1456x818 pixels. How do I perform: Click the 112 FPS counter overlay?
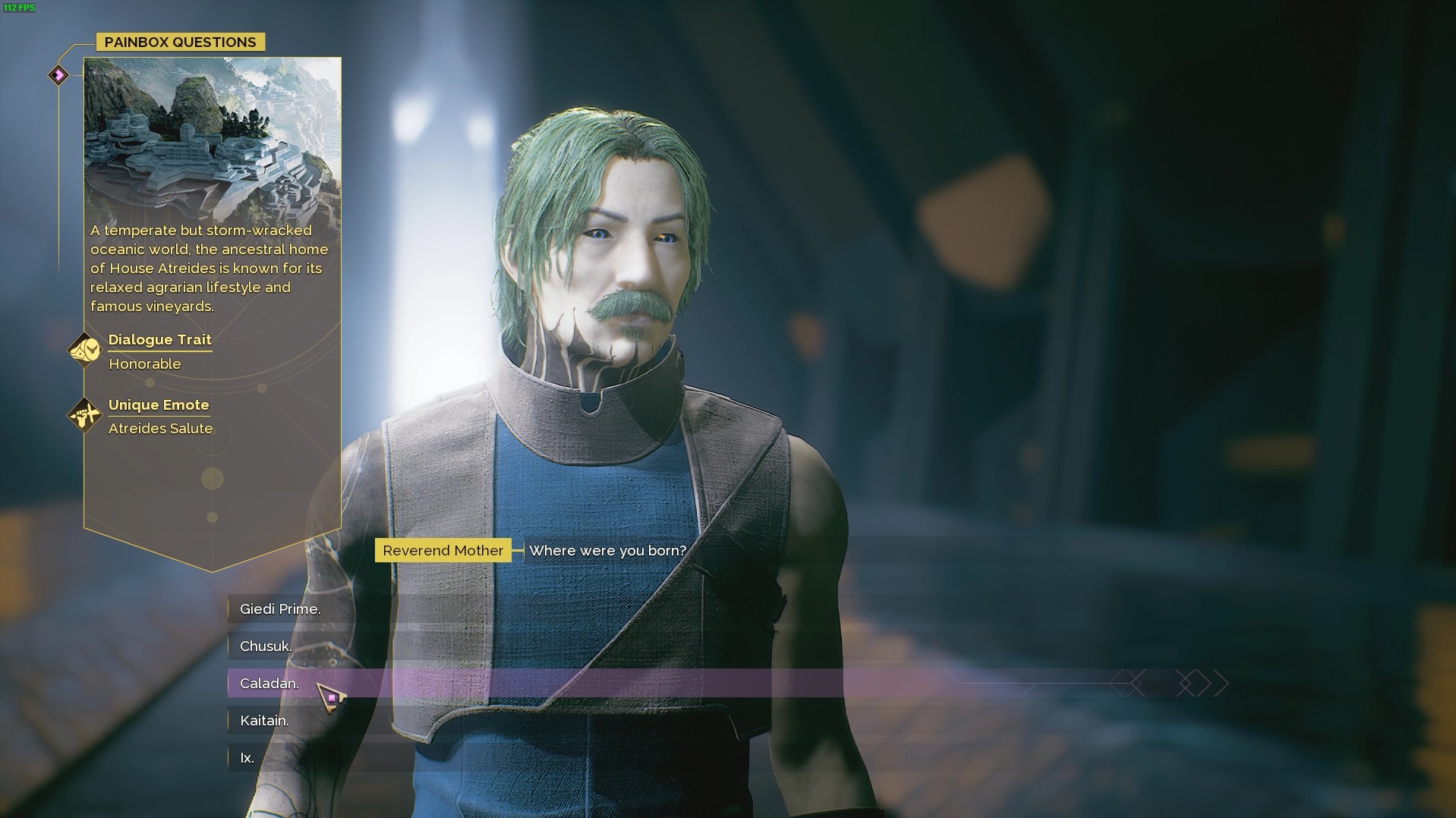[17, 9]
